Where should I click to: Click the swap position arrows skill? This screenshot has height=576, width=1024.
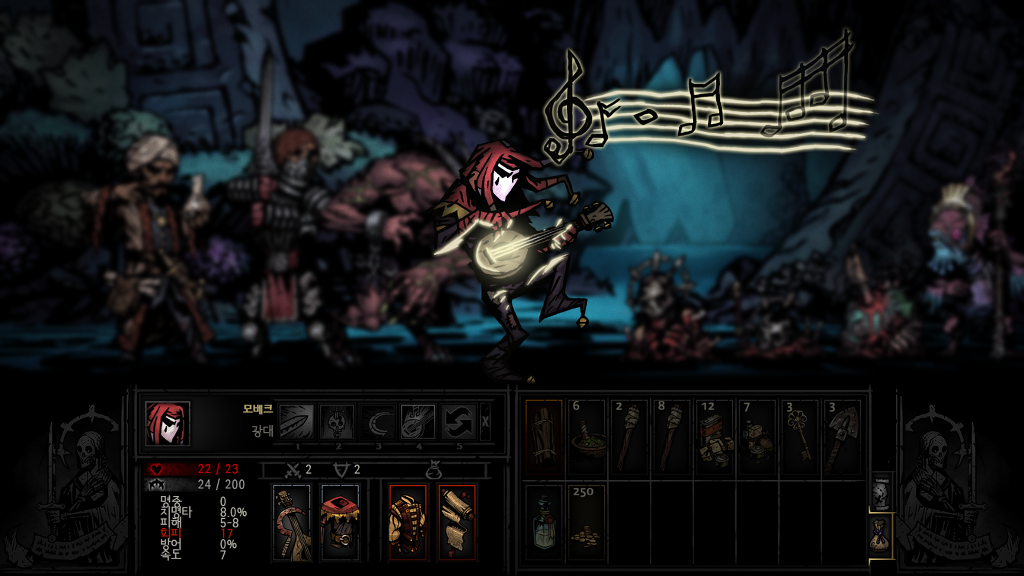tap(459, 422)
